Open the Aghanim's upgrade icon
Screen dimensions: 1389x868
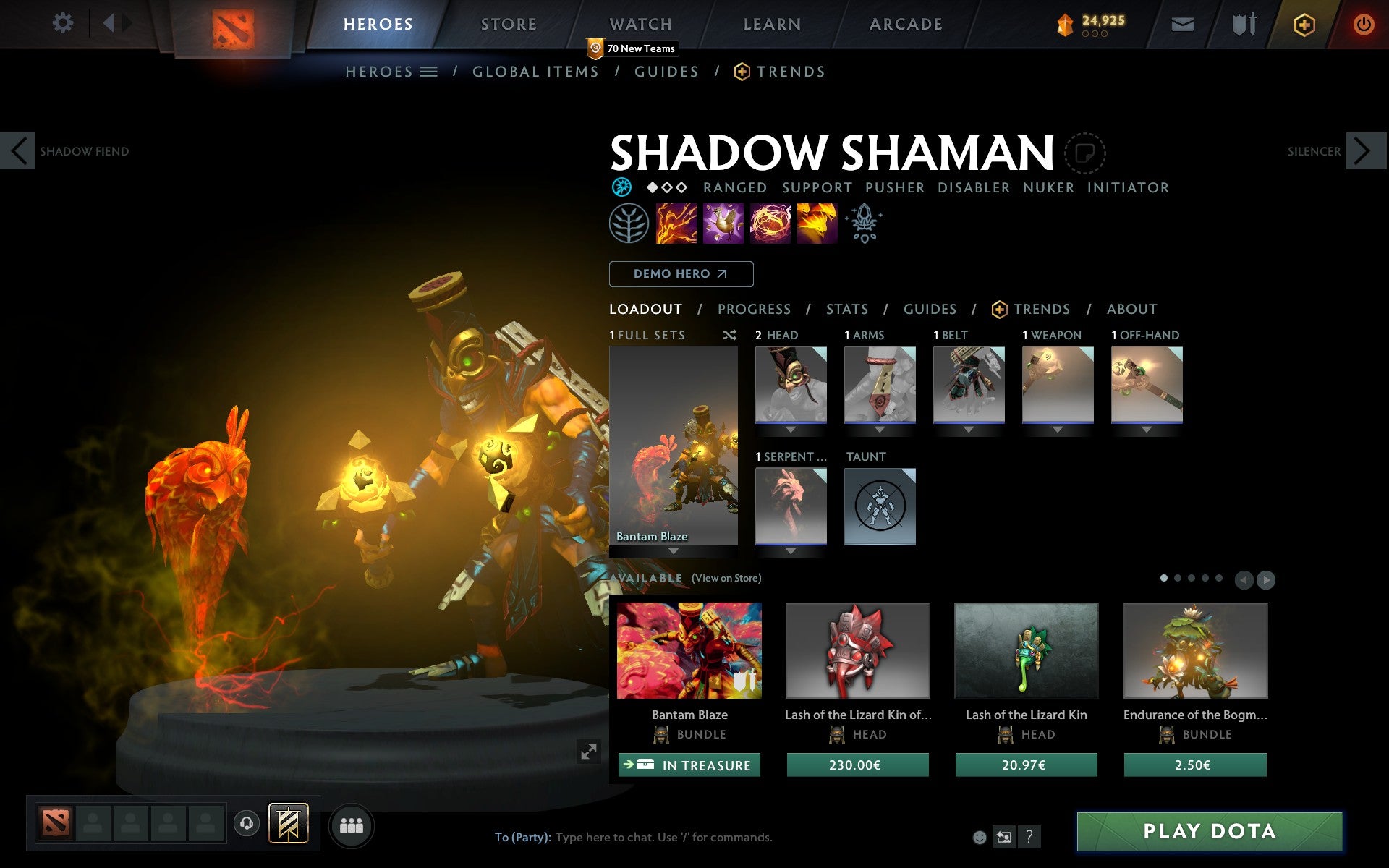[864, 224]
